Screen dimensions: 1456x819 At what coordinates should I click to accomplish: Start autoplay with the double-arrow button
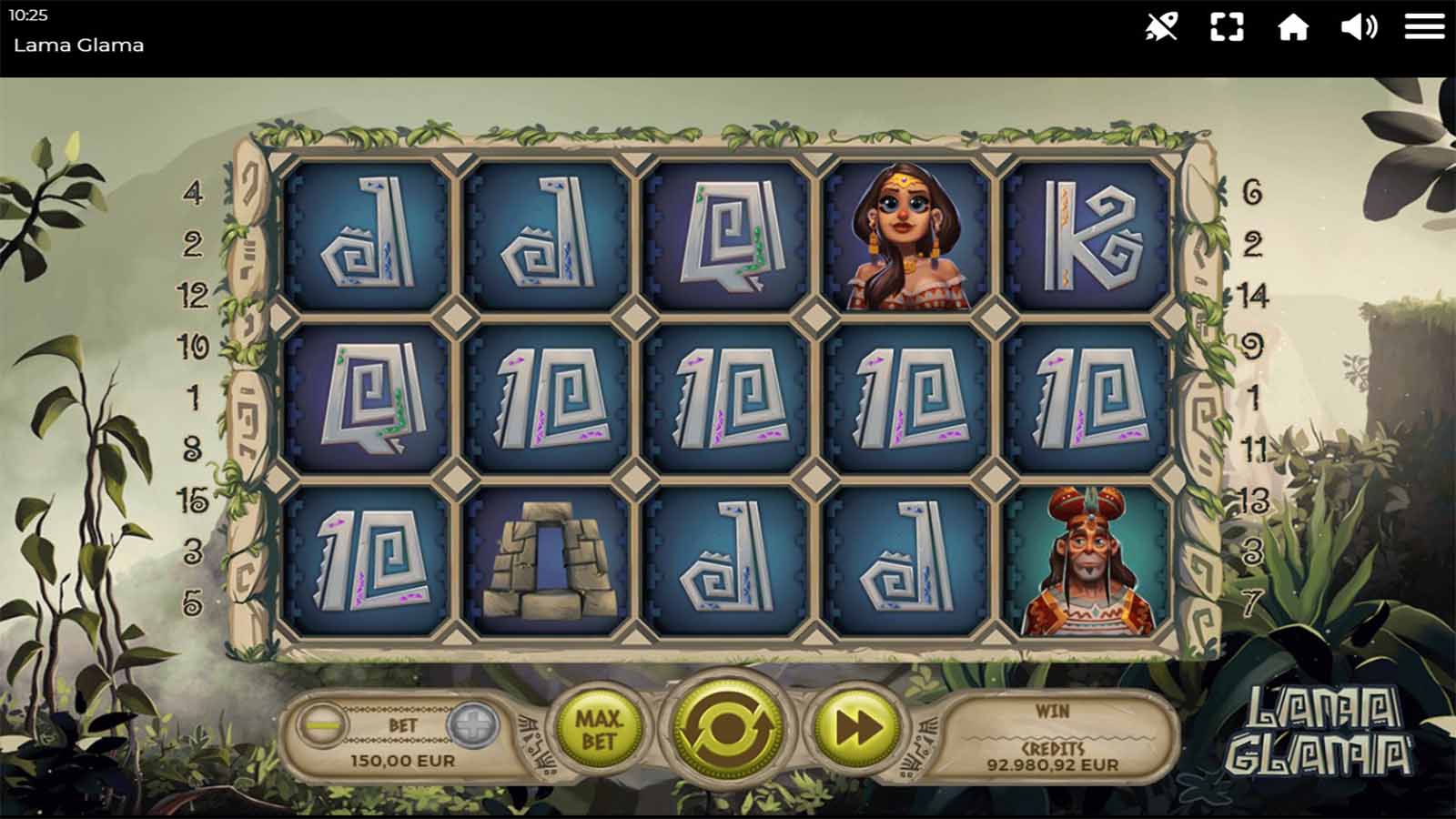point(856,727)
